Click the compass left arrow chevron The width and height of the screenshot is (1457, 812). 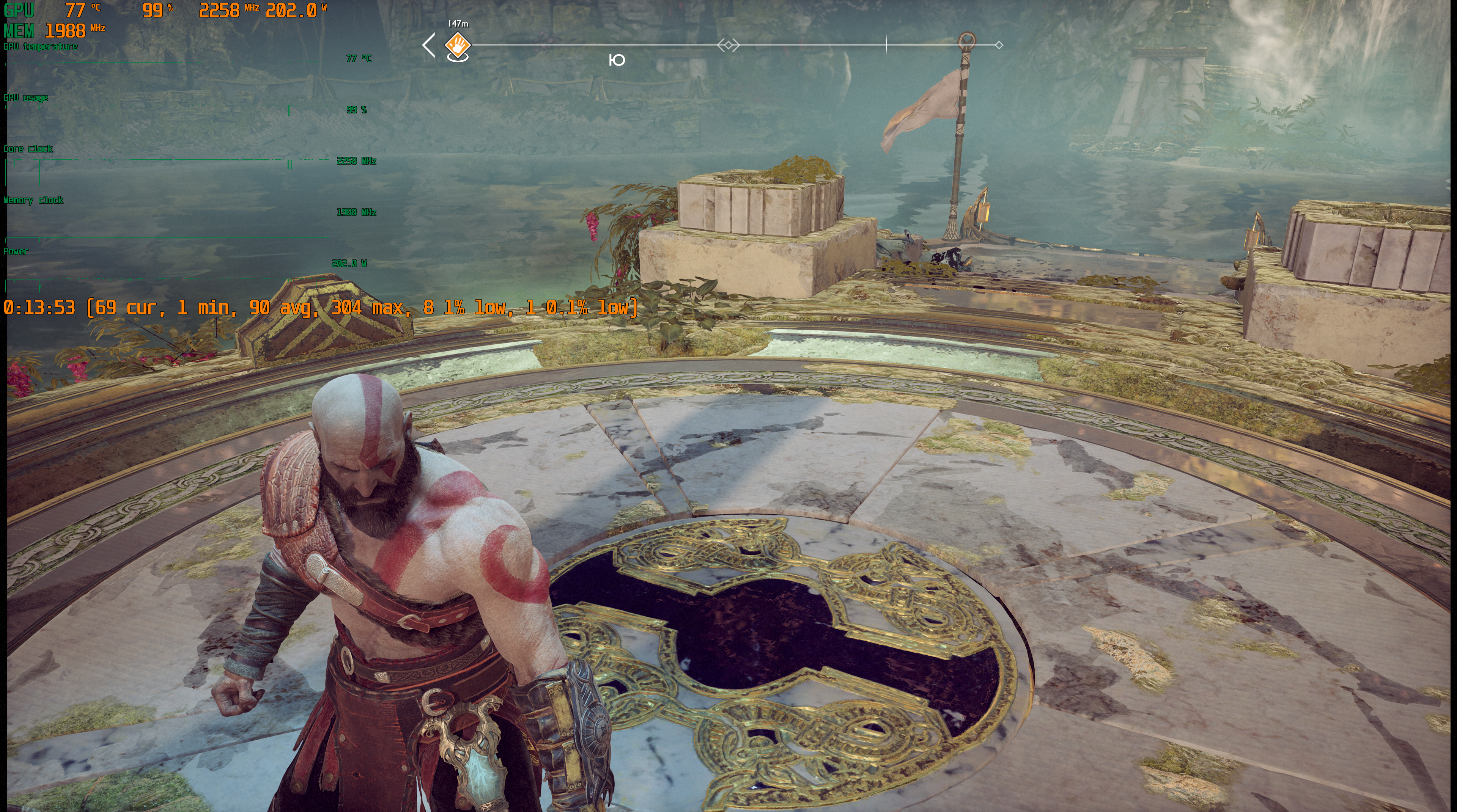pyautogui.click(x=429, y=45)
